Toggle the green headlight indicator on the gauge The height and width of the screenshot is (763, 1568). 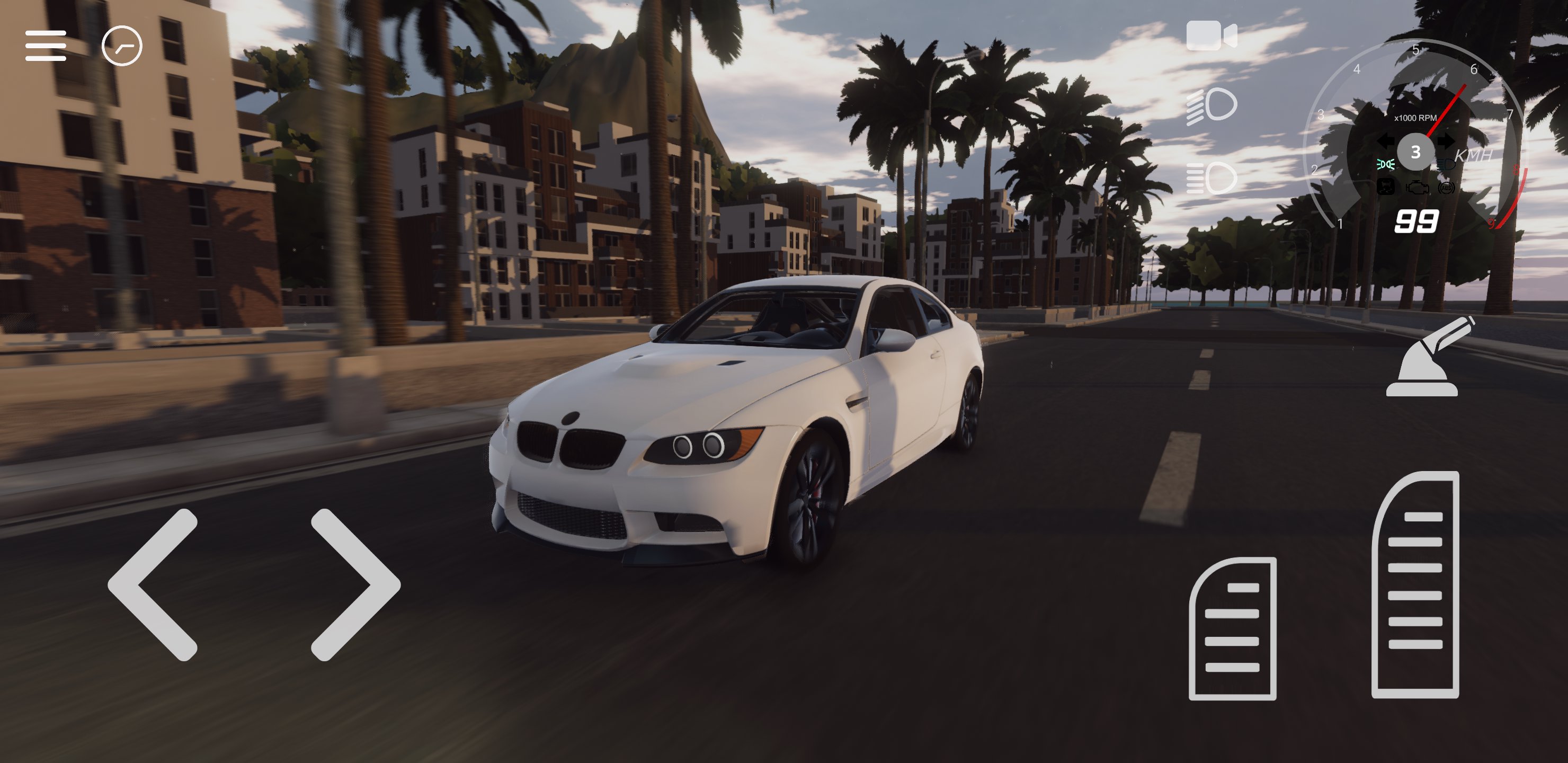click(1385, 163)
